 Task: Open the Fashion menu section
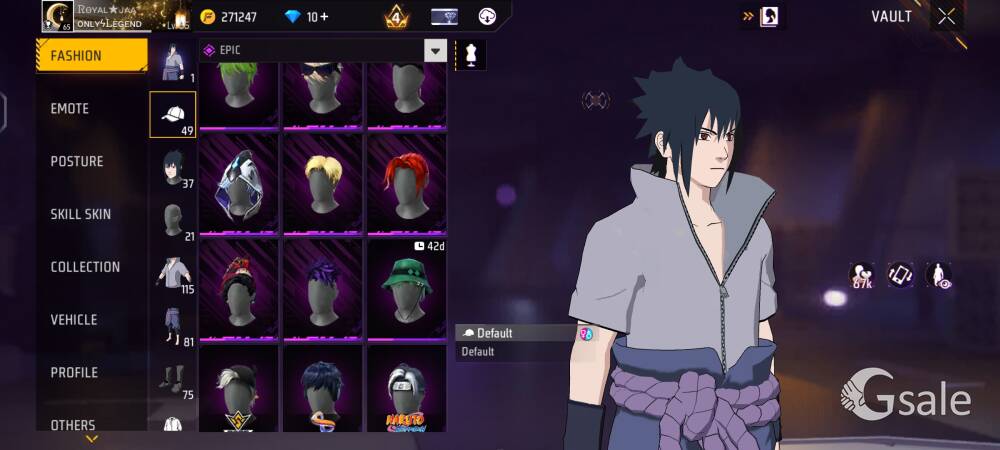point(91,56)
